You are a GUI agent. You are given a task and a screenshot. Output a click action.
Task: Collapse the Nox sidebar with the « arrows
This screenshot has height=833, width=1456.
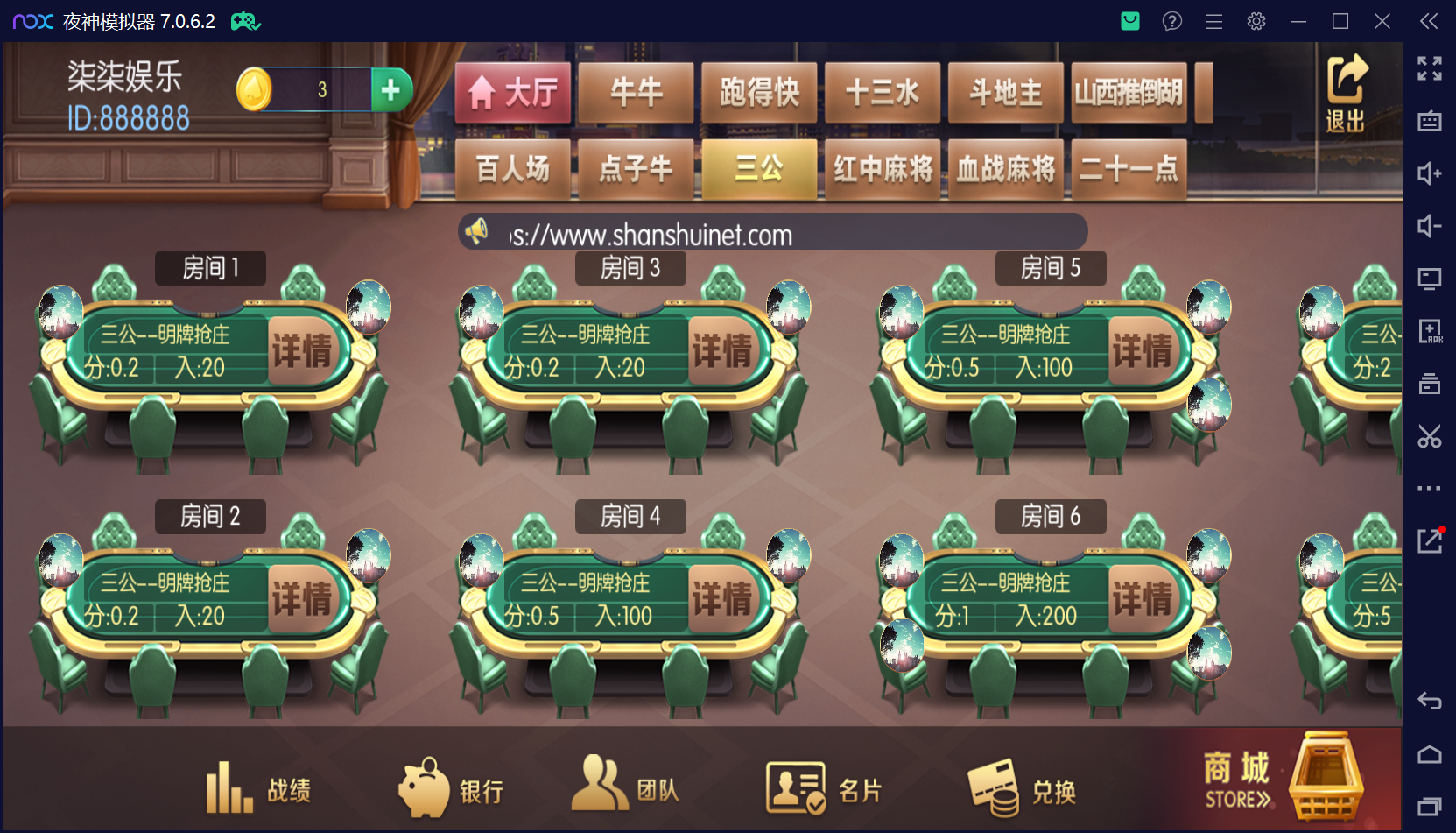[1429, 21]
